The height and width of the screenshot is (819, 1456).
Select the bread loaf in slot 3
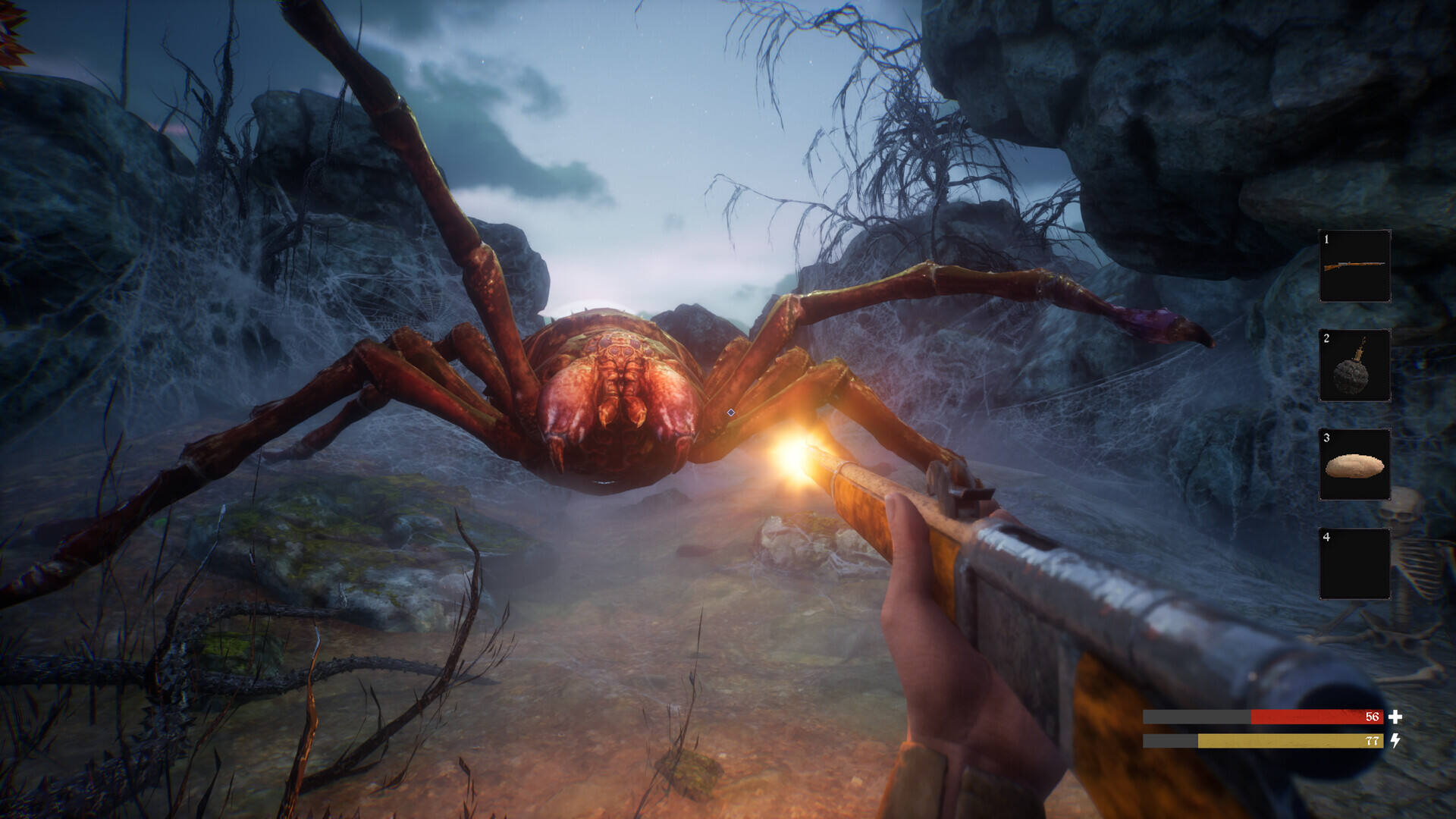point(1354,465)
